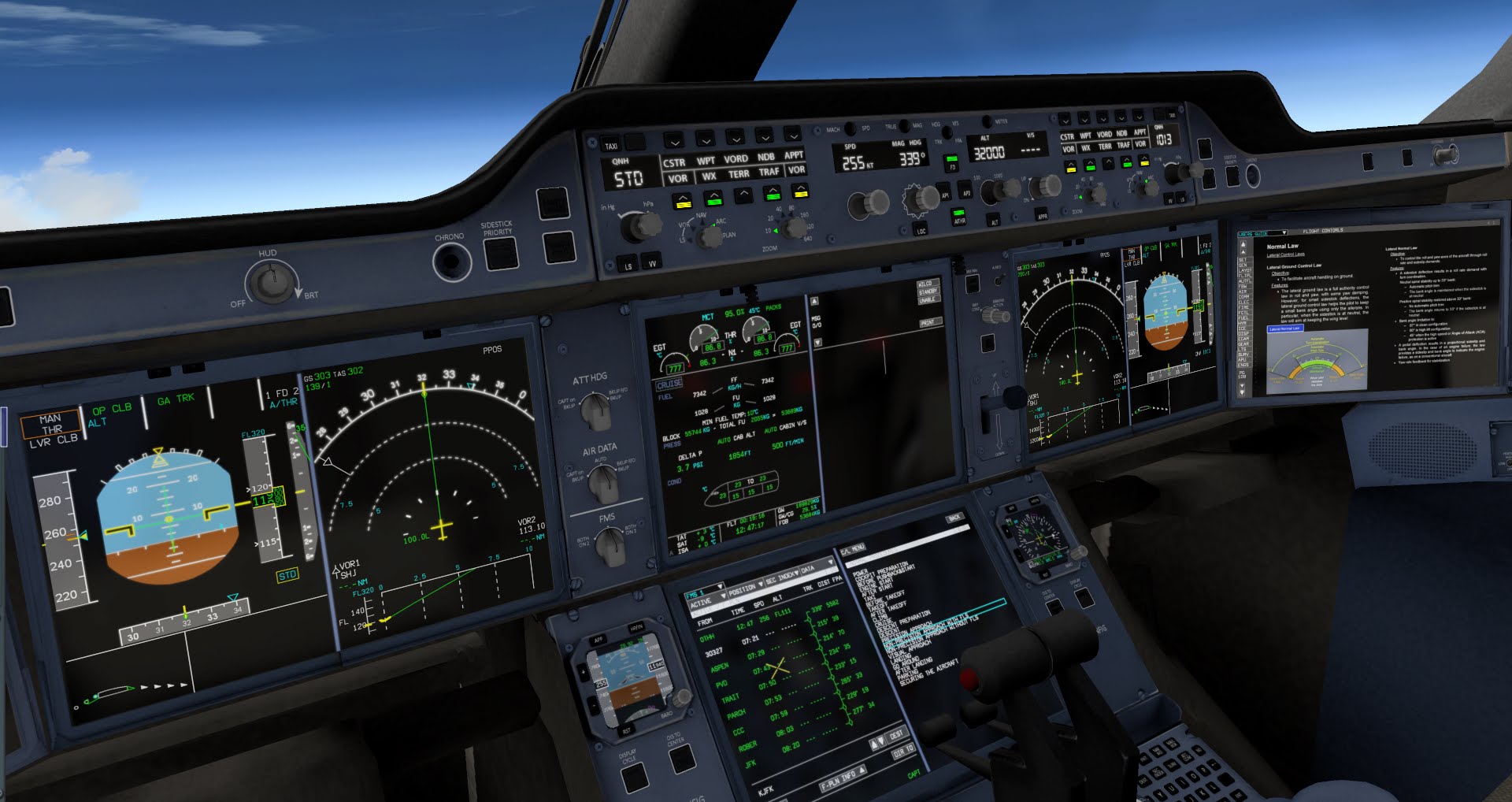Toggle the VORD display filter
Screen dimensions: 1512x802
[736, 159]
